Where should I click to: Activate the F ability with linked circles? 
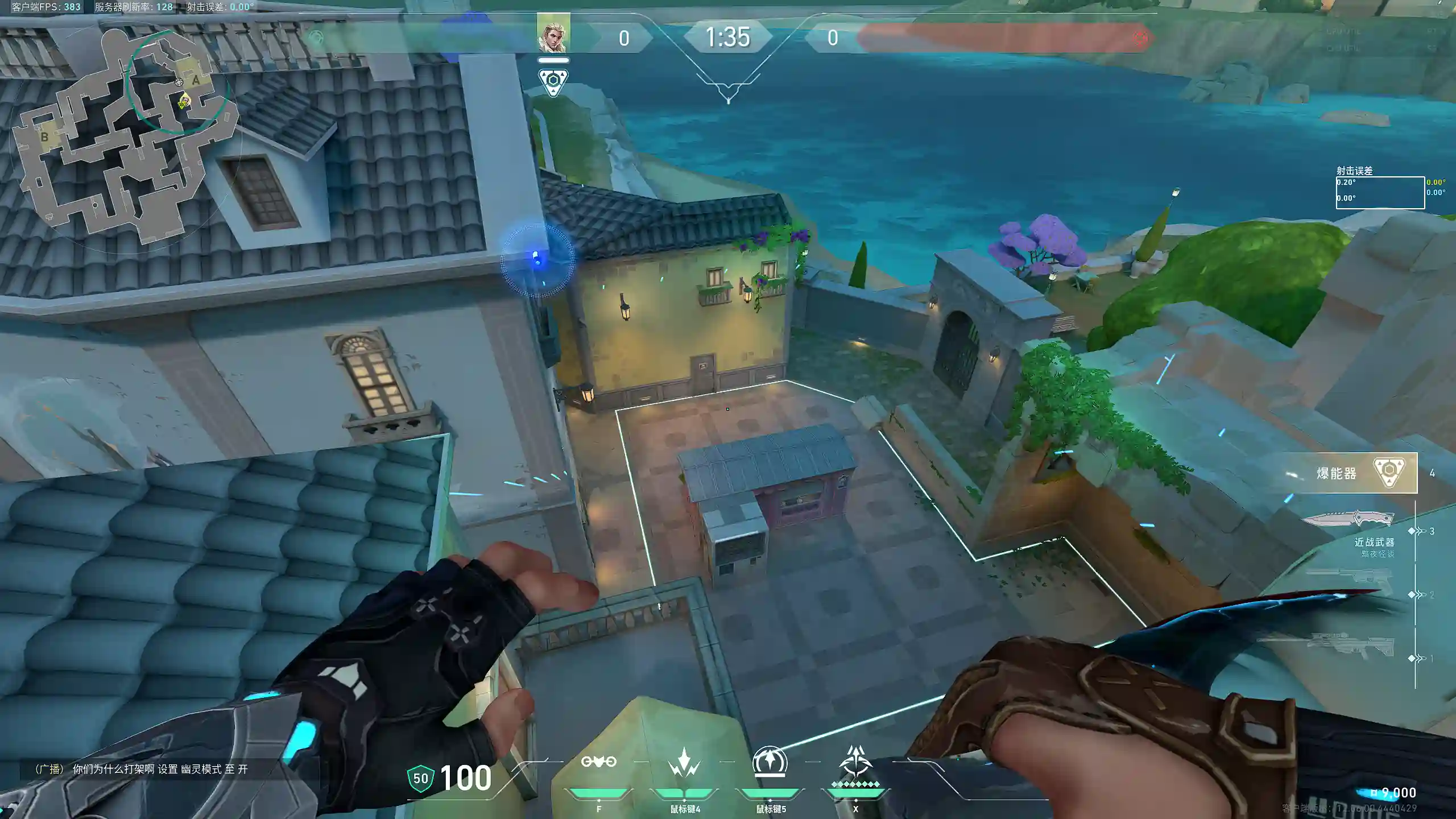pyautogui.click(x=598, y=762)
